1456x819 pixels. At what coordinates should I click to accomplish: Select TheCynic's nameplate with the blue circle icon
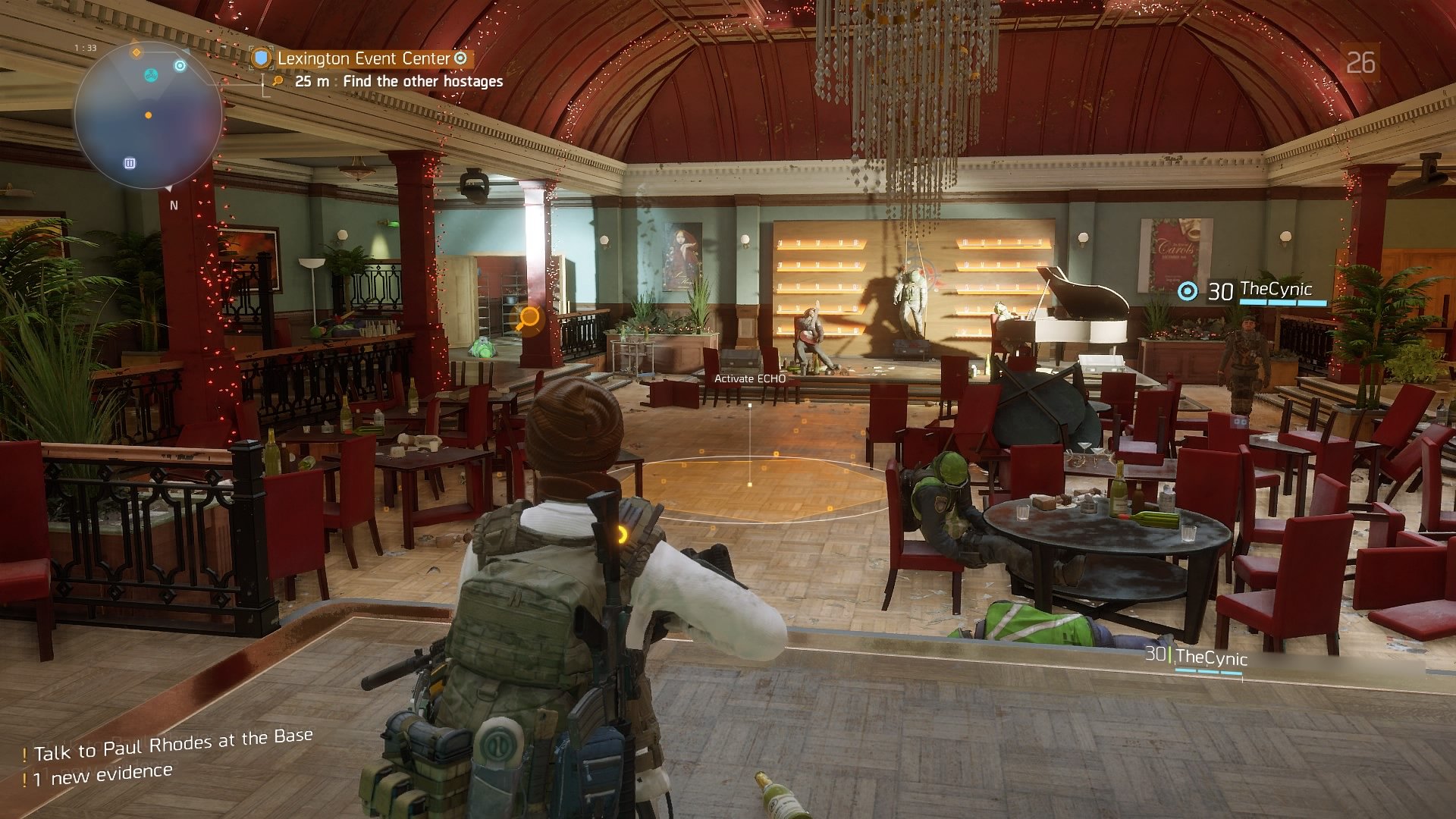tap(1253, 290)
